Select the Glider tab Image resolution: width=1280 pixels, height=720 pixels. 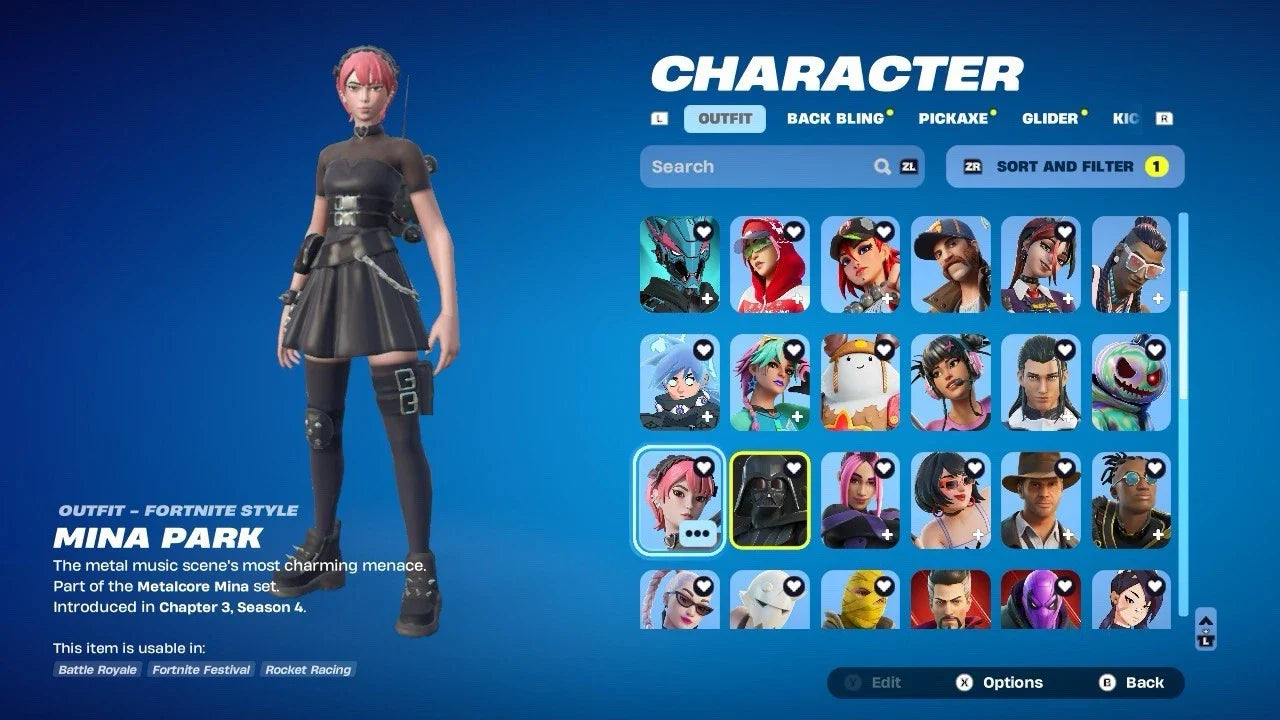[1050, 119]
